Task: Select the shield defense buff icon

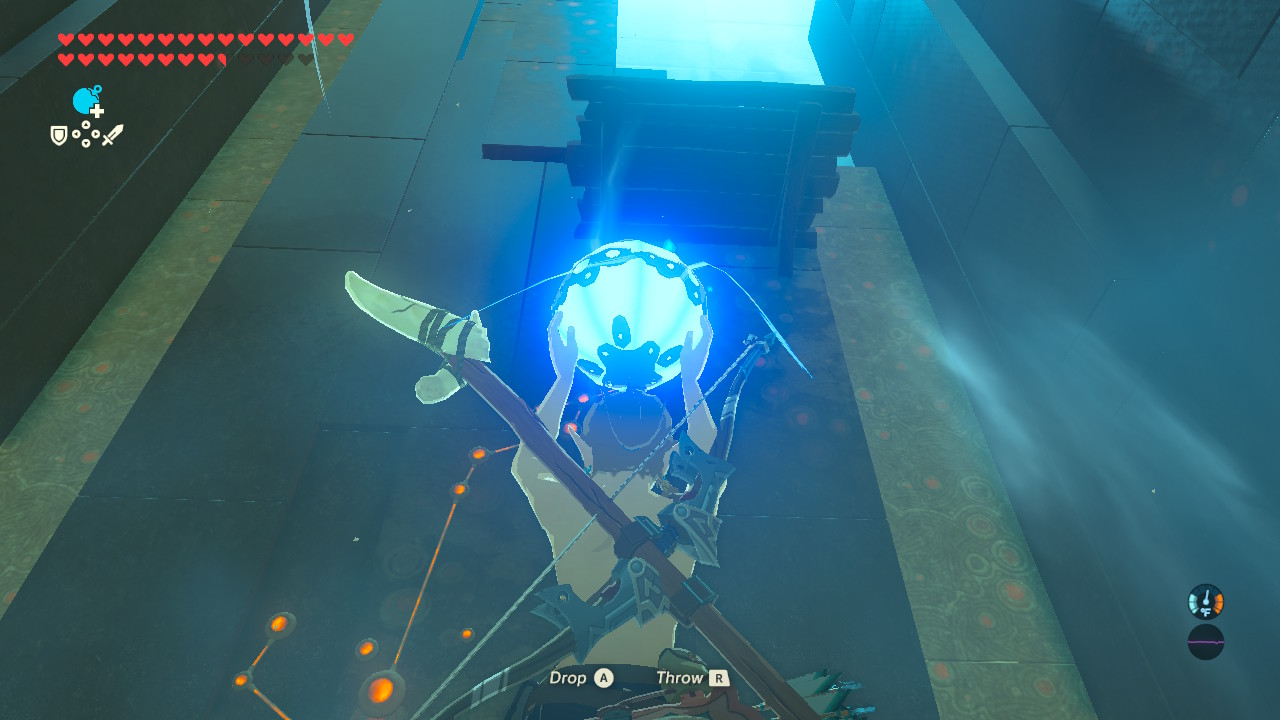Action: tap(58, 135)
